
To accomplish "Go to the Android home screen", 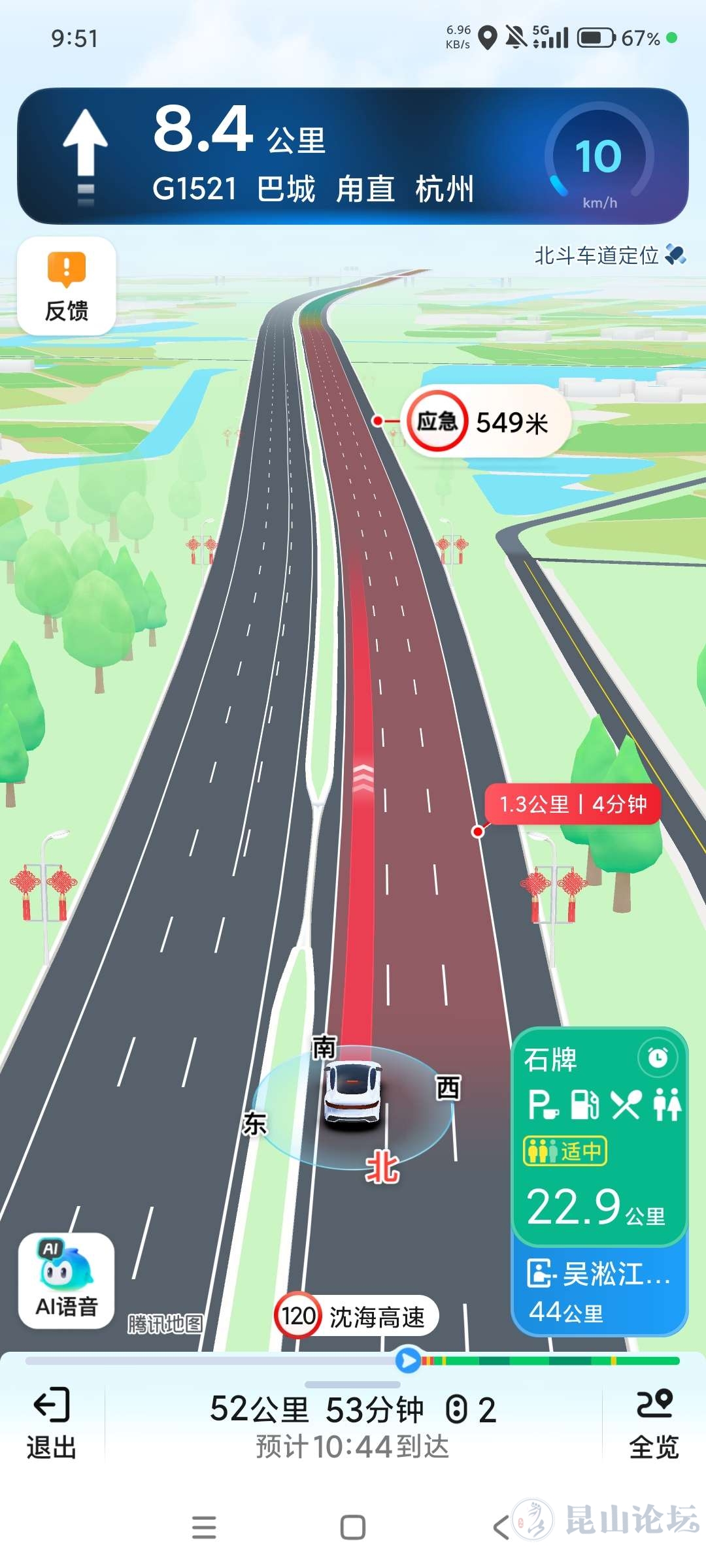I will pos(353,1527).
